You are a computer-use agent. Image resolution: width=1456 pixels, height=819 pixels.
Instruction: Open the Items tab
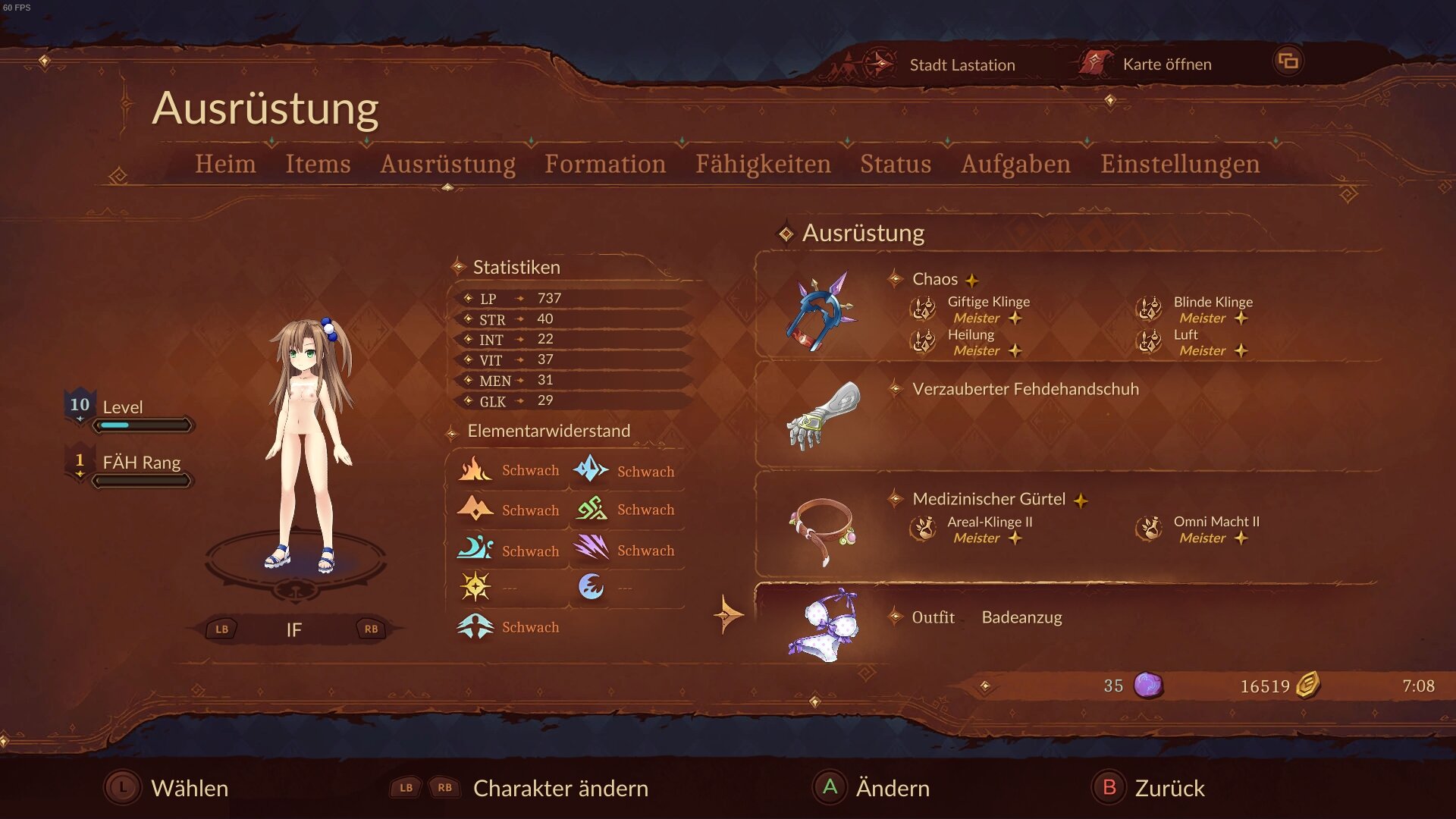click(x=318, y=164)
